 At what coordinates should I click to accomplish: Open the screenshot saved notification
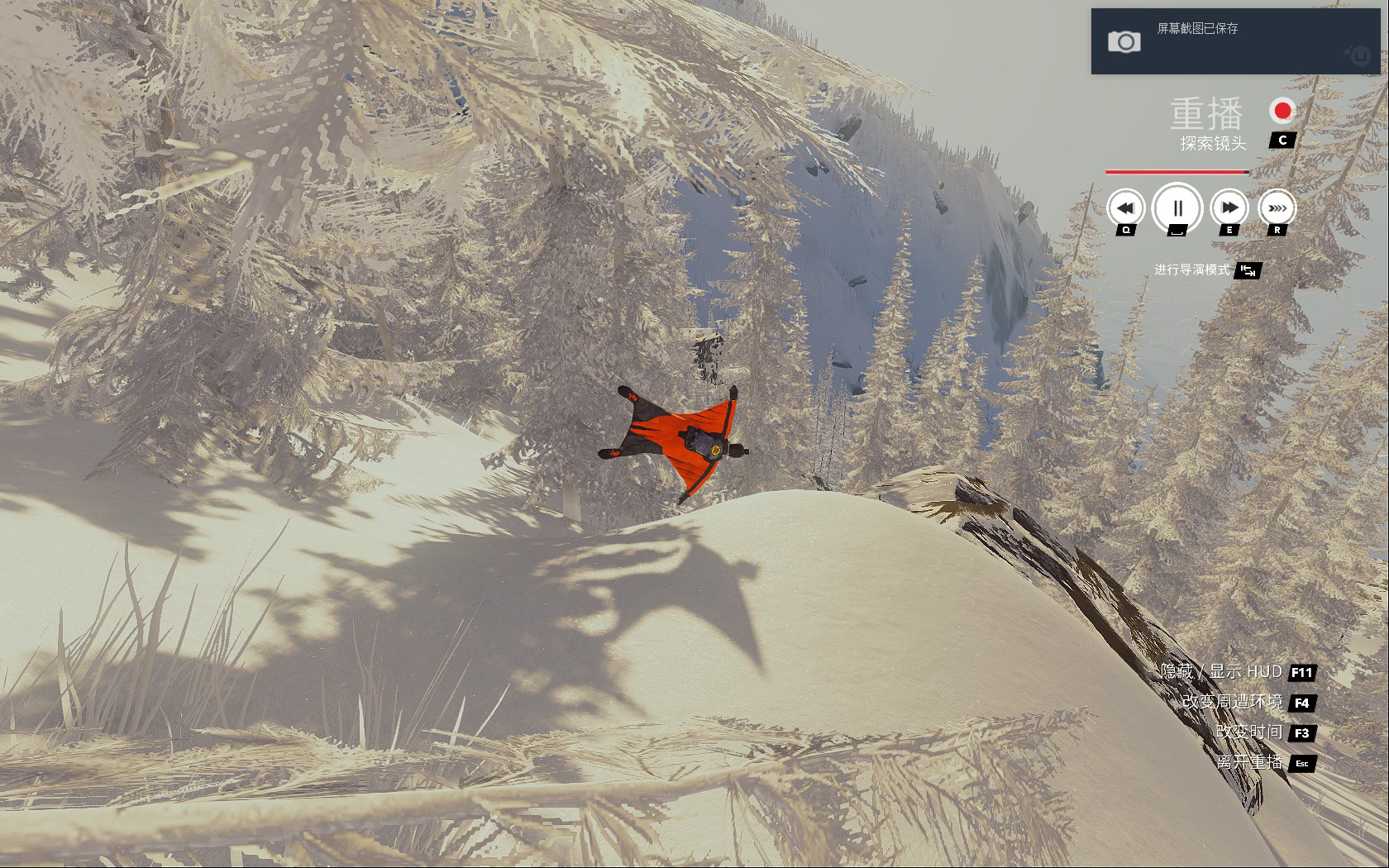tap(1235, 41)
